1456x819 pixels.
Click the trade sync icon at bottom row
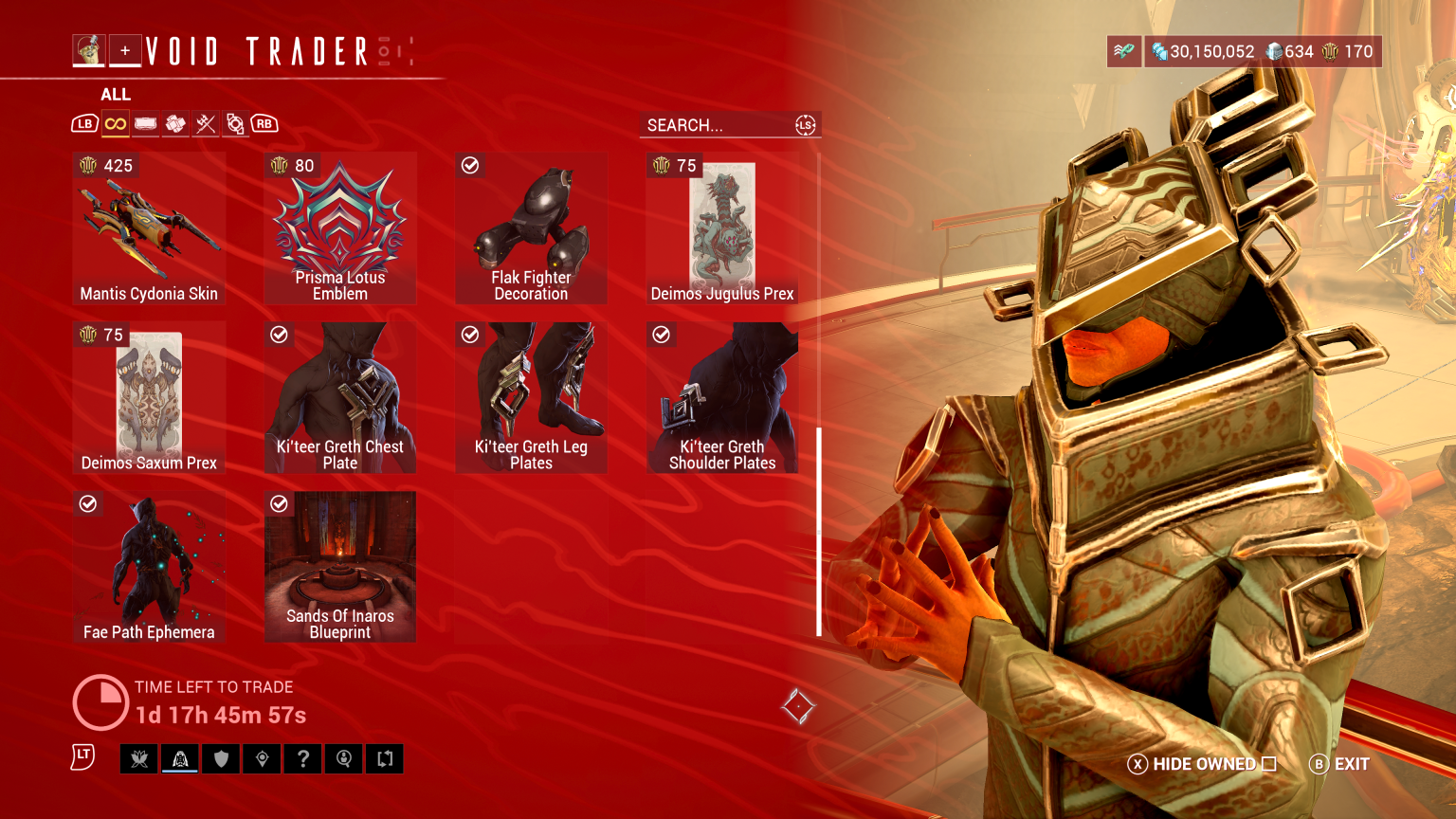[384, 758]
